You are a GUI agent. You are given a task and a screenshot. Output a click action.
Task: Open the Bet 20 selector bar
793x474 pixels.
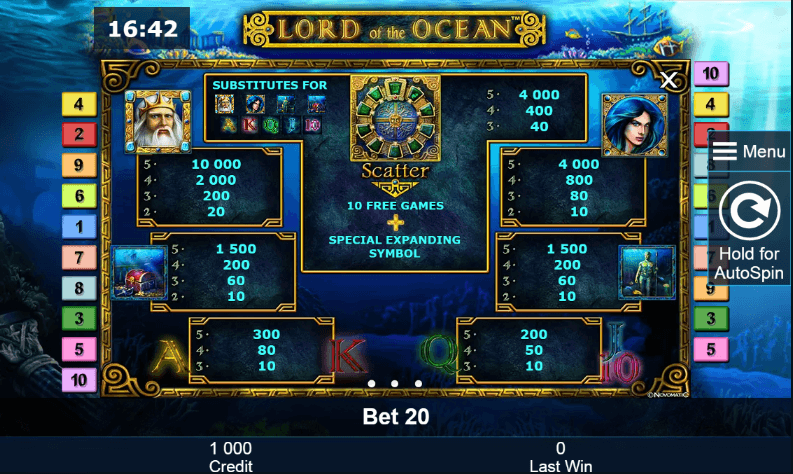tap(396, 417)
